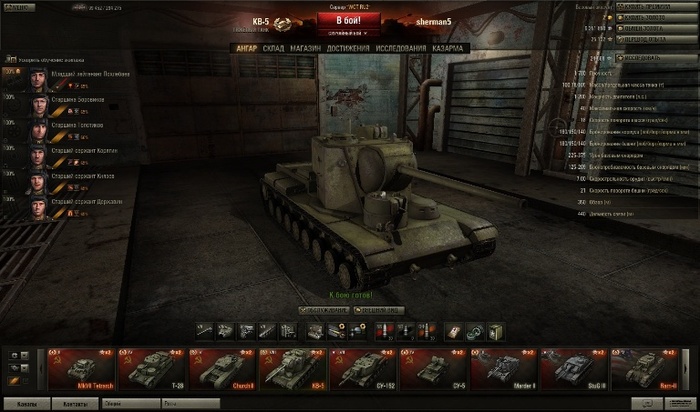Open the Контакты button
Screen dimensions: 700x412
[74, 404]
